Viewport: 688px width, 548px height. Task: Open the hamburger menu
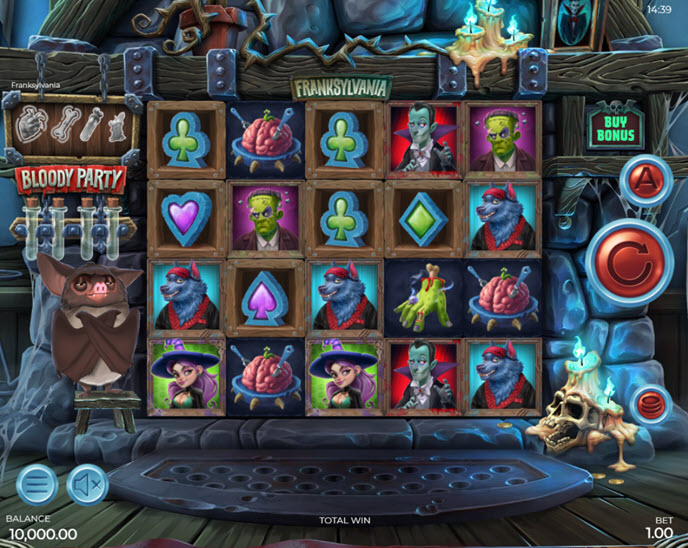coord(36,485)
